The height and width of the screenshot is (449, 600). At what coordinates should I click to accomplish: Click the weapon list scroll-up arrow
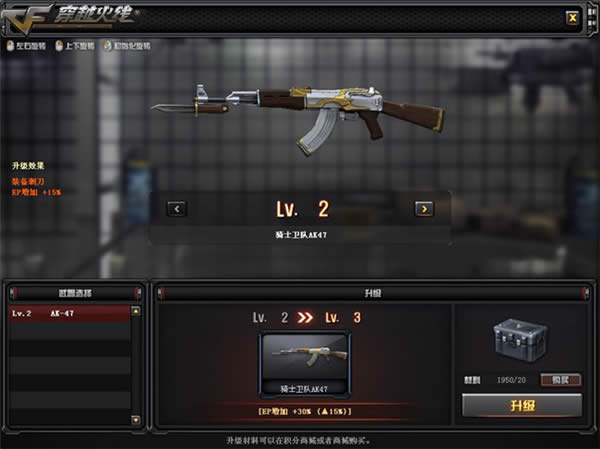pyautogui.click(x=136, y=312)
